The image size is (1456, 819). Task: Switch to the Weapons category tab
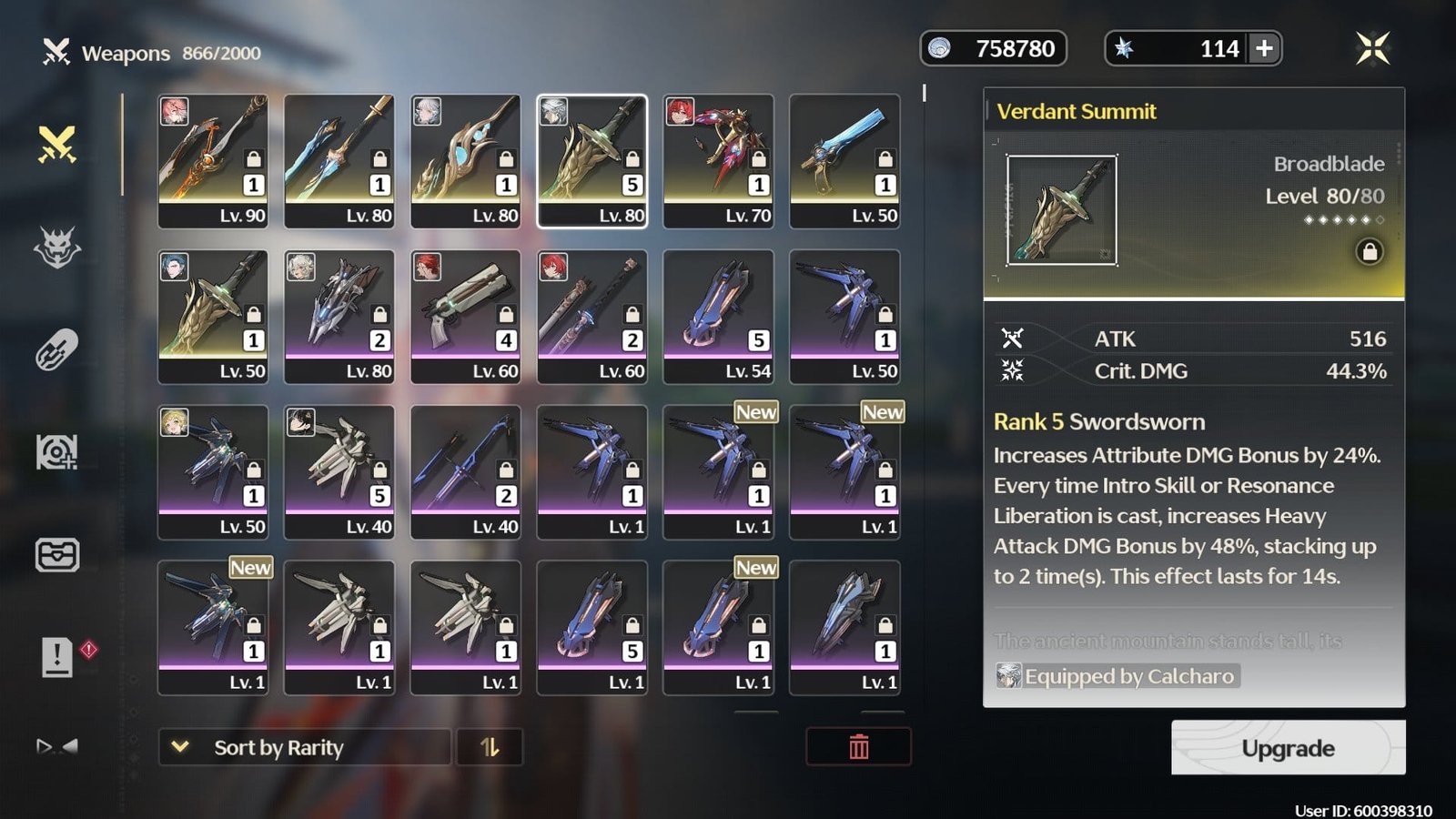click(57, 145)
